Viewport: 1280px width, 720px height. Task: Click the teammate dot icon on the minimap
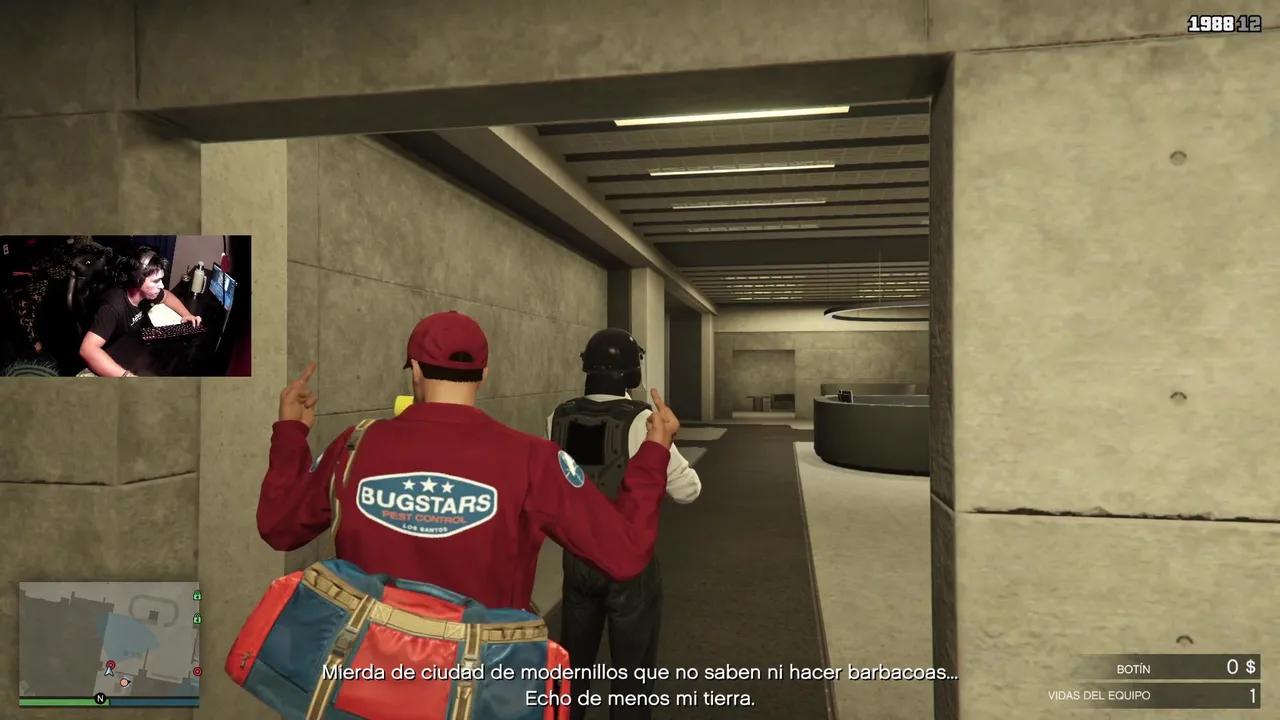tap(124, 682)
